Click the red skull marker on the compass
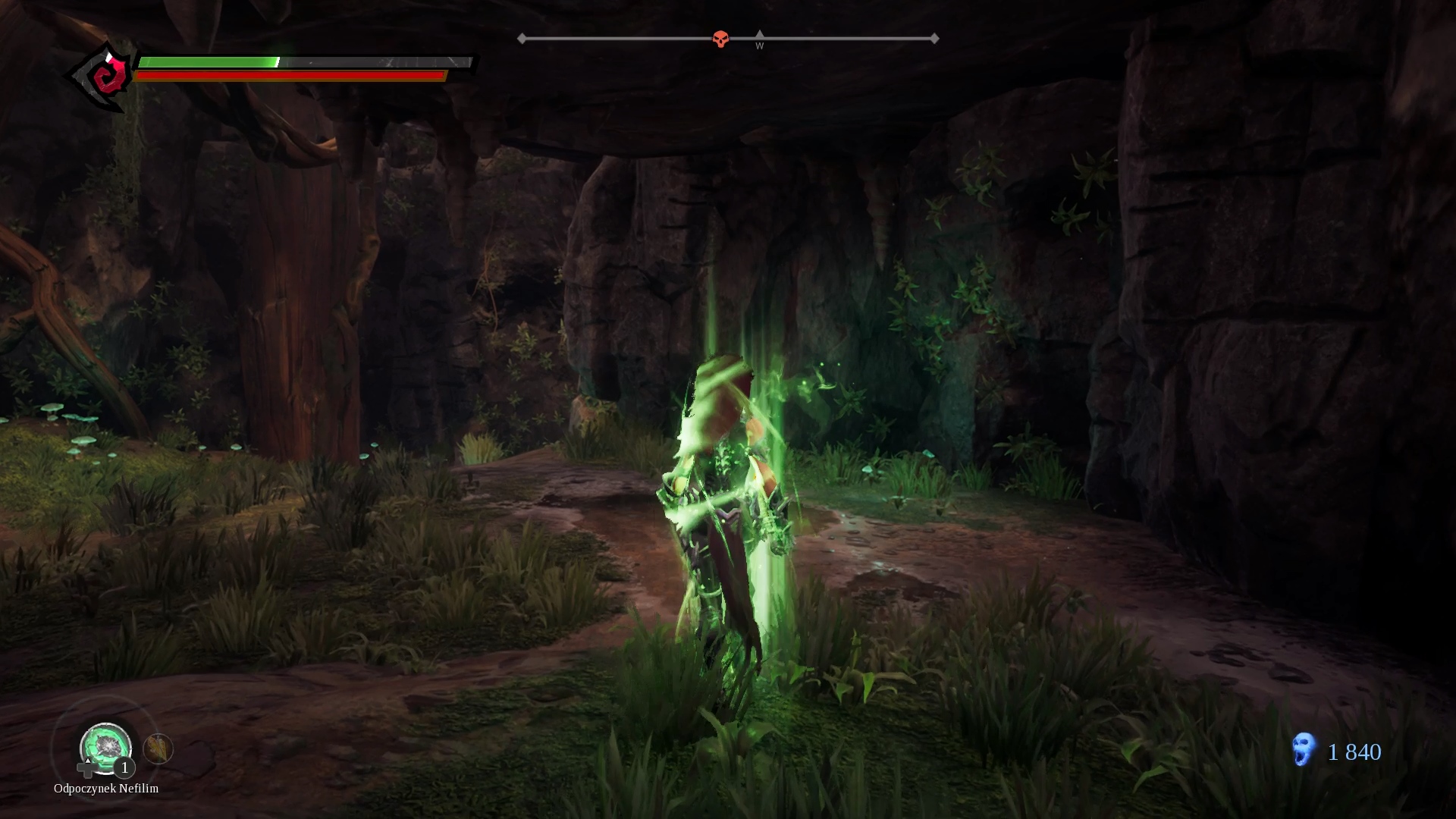This screenshot has height=819, width=1456. pyautogui.click(x=720, y=39)
